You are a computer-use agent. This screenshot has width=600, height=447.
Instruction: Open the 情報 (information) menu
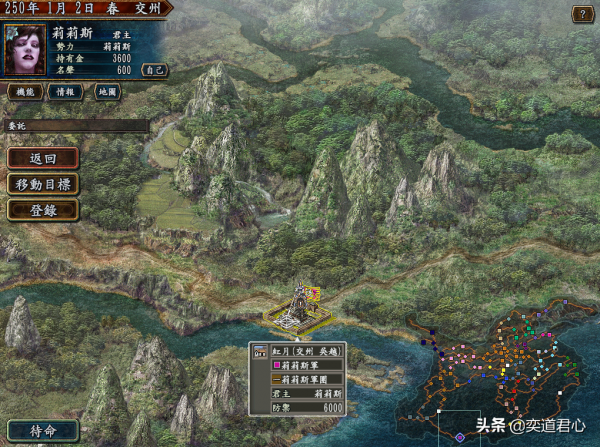(66, 92)
